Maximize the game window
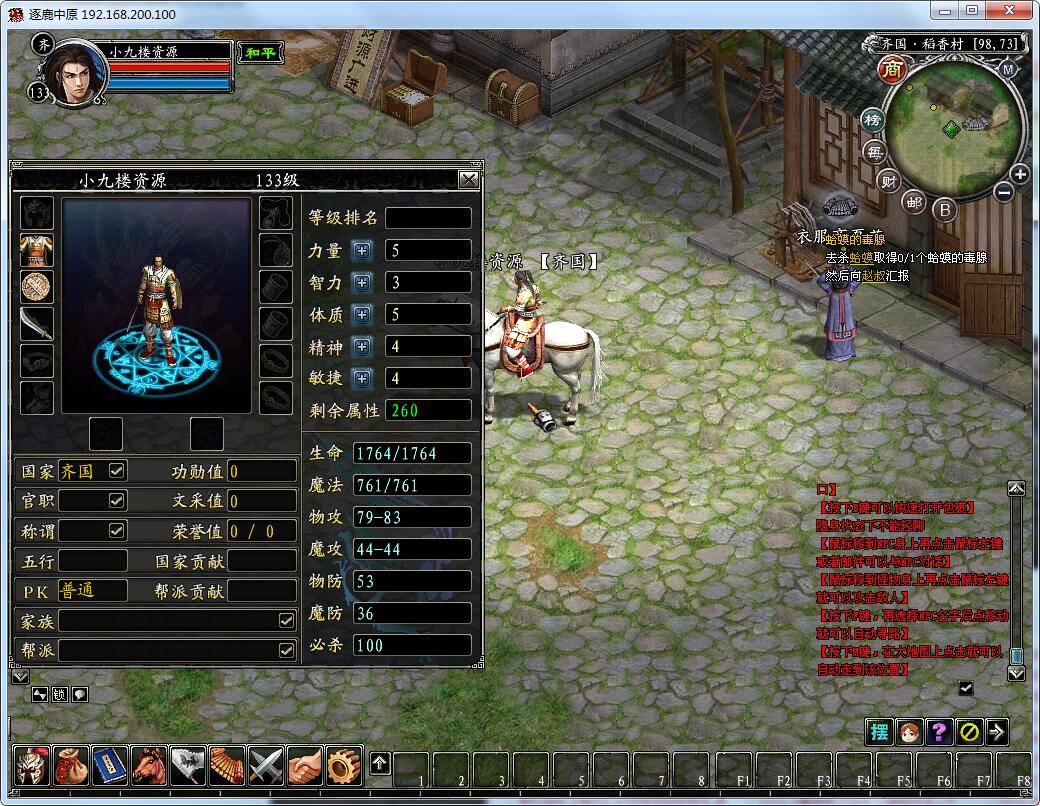Screen dimensions: 1040x806 [x=972, y=10]
